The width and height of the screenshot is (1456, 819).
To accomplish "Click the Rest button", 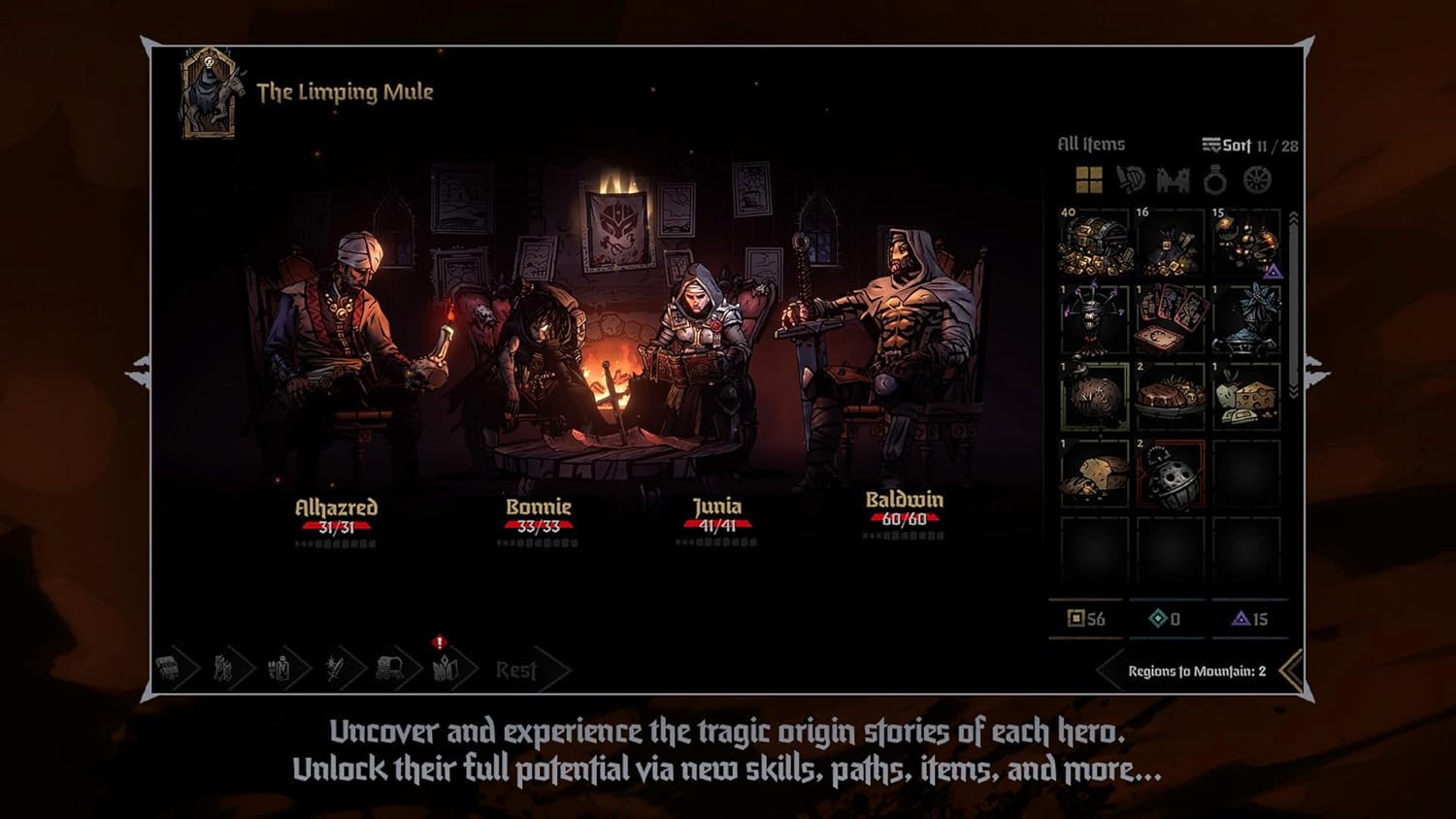I will point(516,670).
